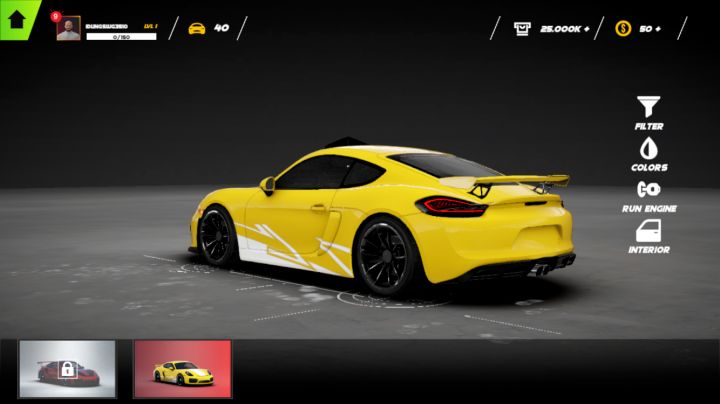View the car Interior
This screenshot has height=404, width=720.
649,236
